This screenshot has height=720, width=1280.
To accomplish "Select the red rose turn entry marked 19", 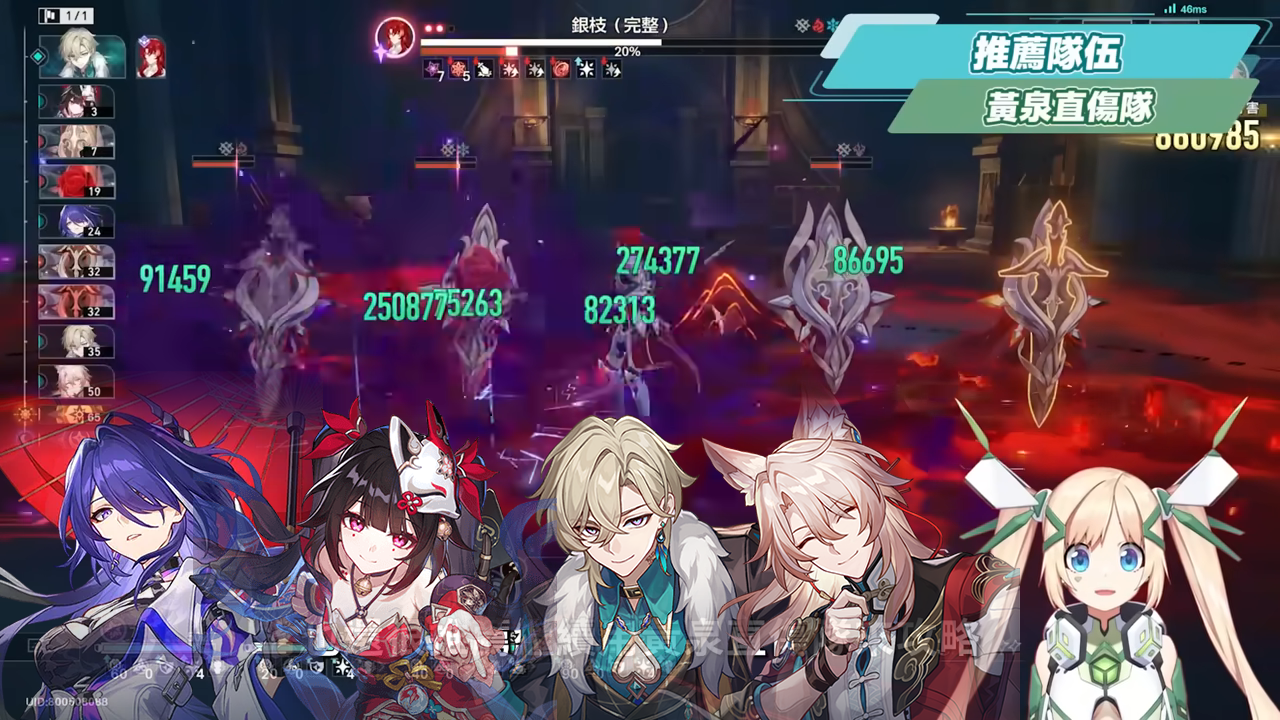I will point(77,182).
